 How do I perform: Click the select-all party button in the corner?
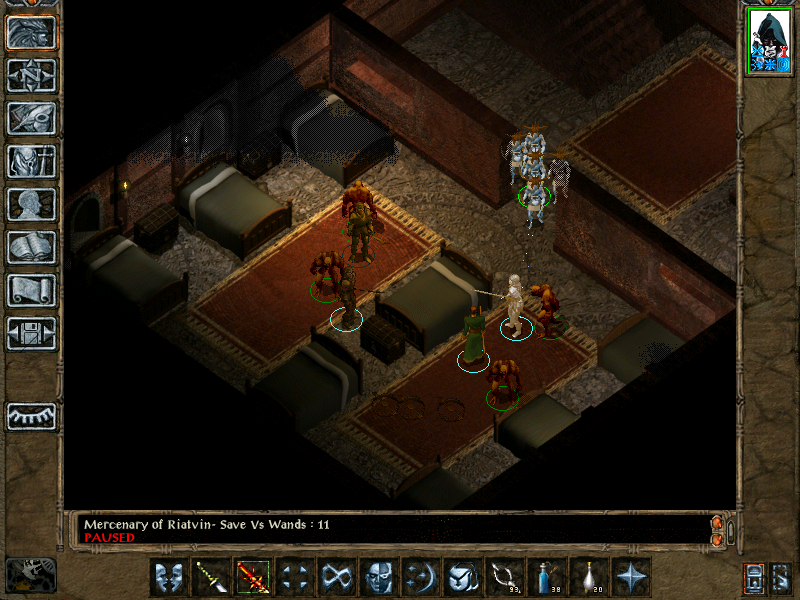coord(754,578)
